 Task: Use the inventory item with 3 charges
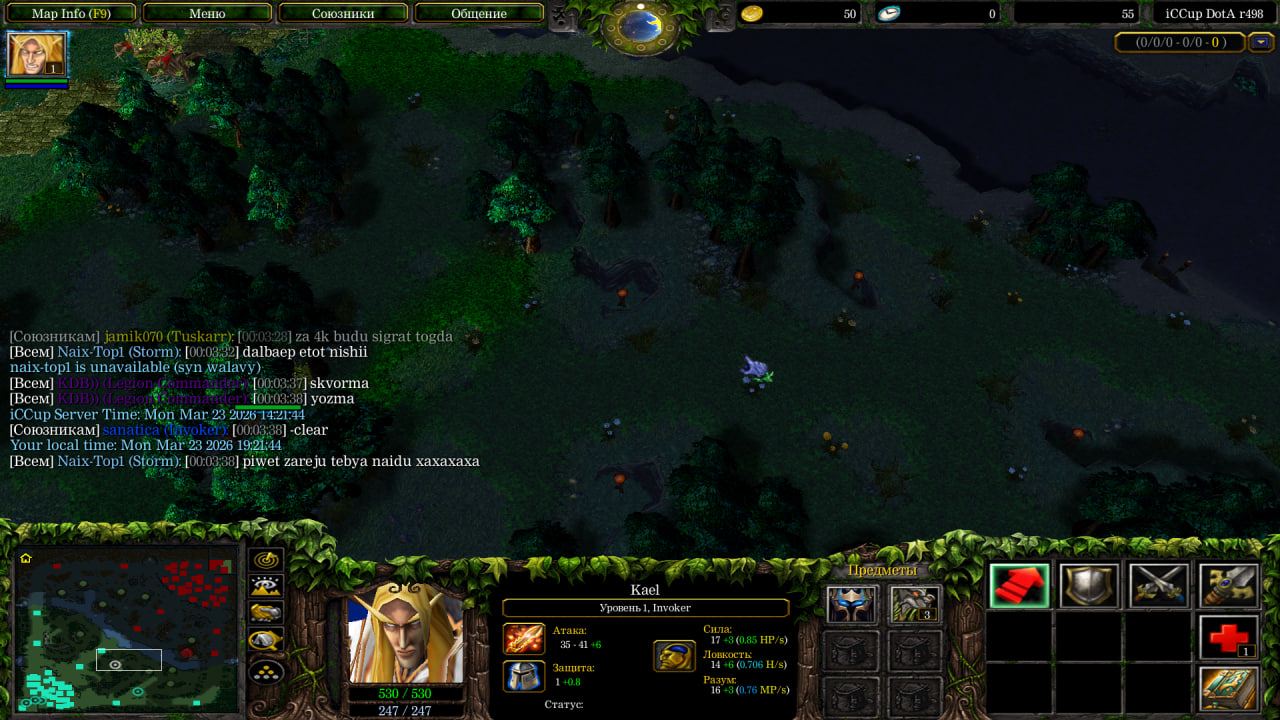[x=915, y=605]
